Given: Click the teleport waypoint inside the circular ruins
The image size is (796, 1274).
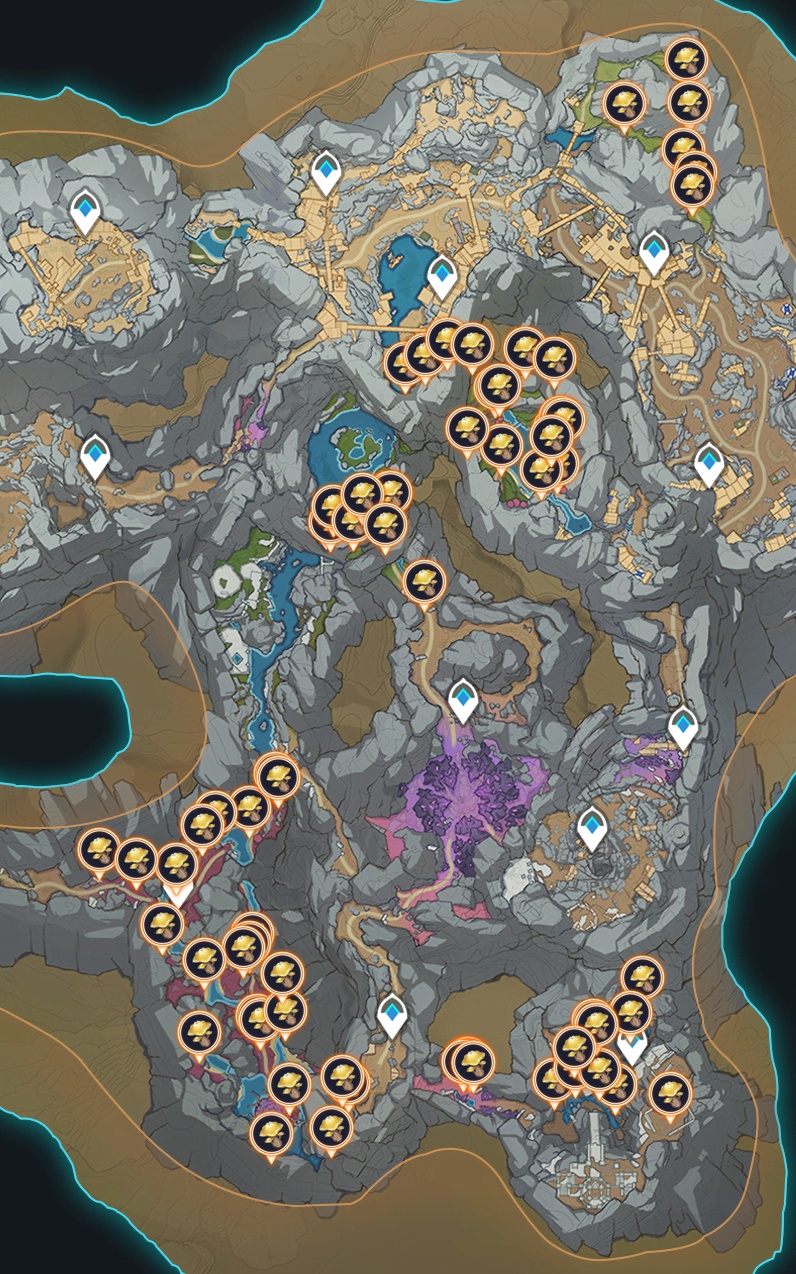Looking at the screenshot, I should [x=592, y=828].
